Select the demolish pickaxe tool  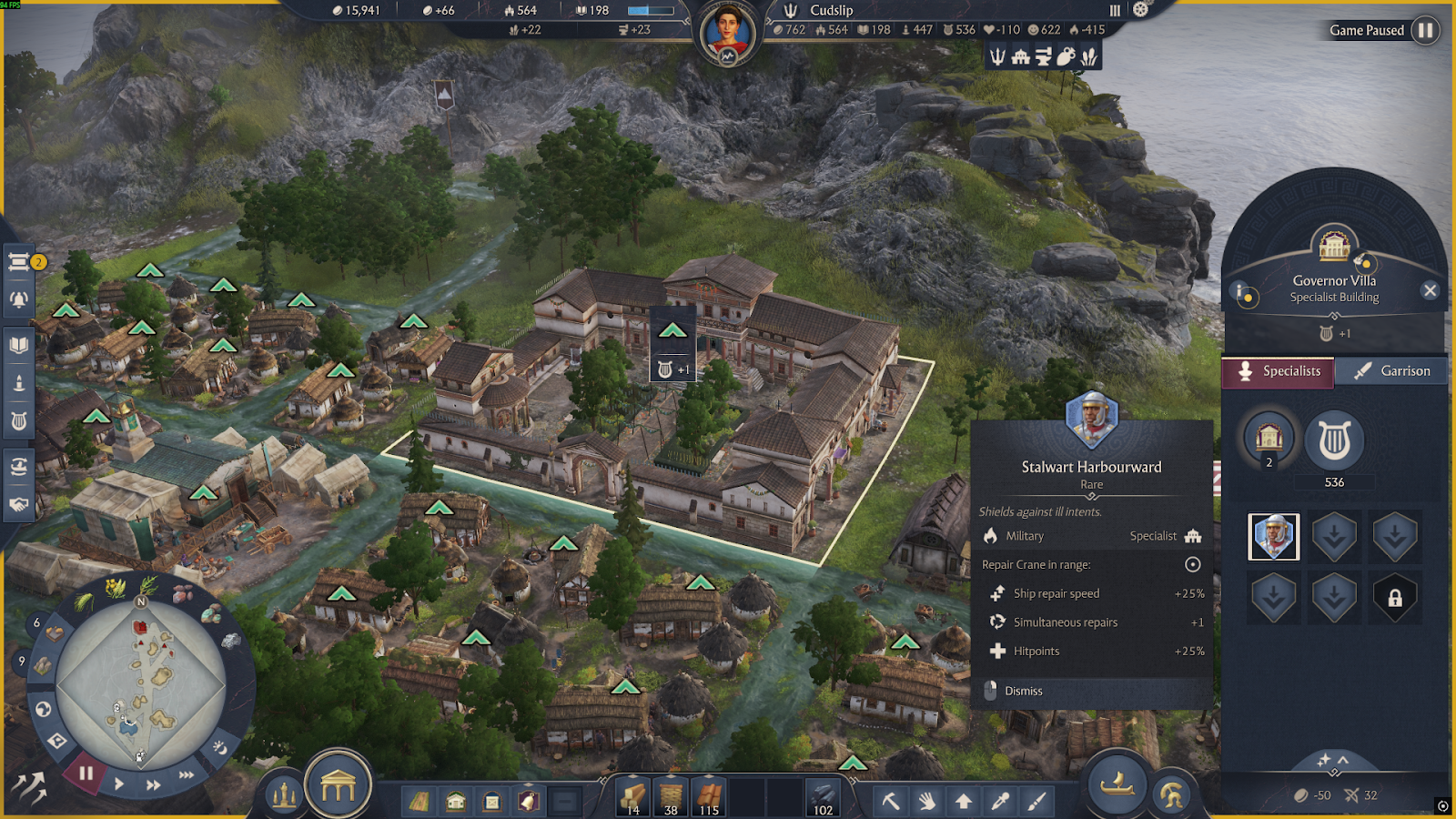pyautogui.click(x=891, y=801)
